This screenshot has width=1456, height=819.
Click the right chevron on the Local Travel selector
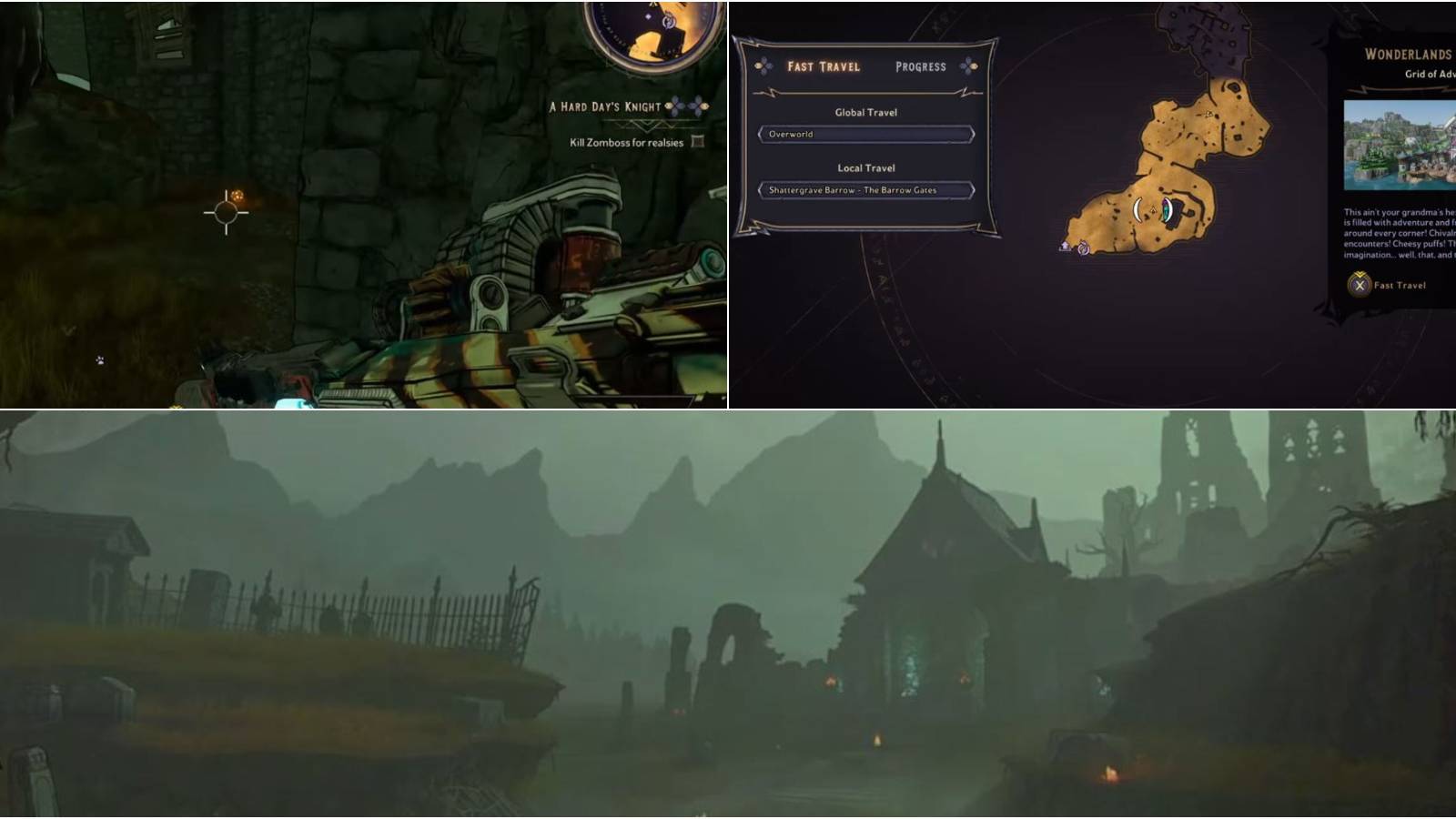pyautogui.click(x=973, y=190)
